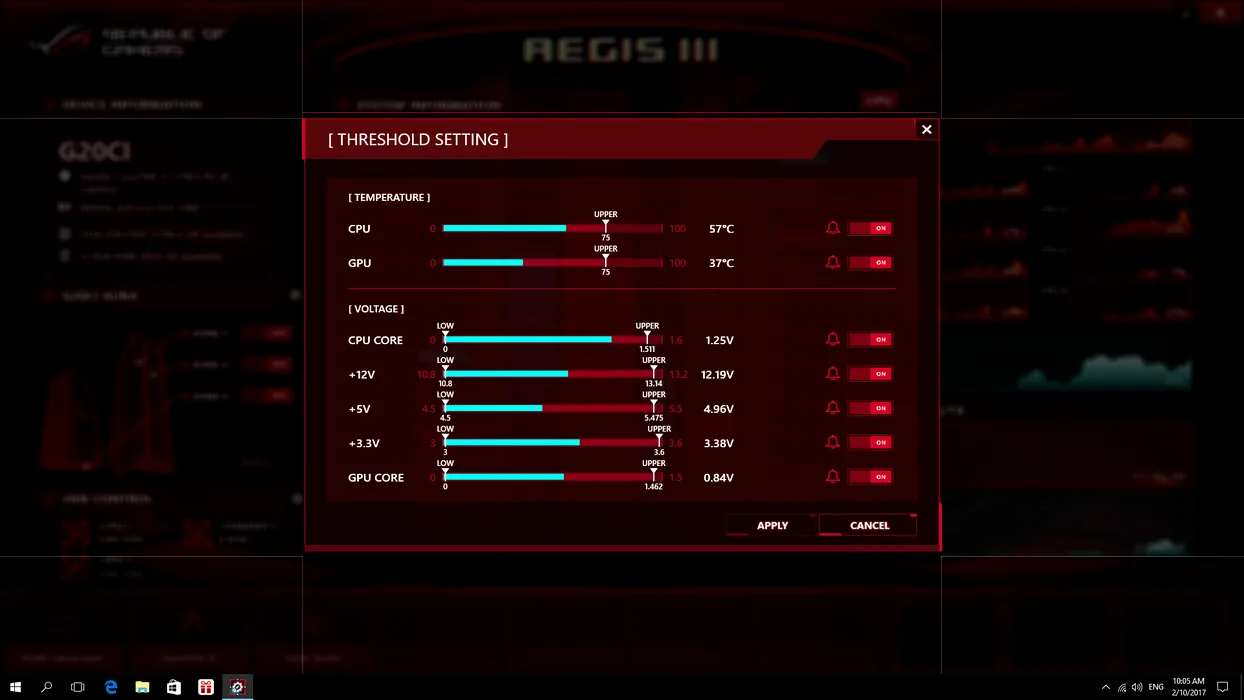Close the Threshold Setting dialog
Screen dimensions: 1244x700
pyautogui.click(x=926, y=129)
